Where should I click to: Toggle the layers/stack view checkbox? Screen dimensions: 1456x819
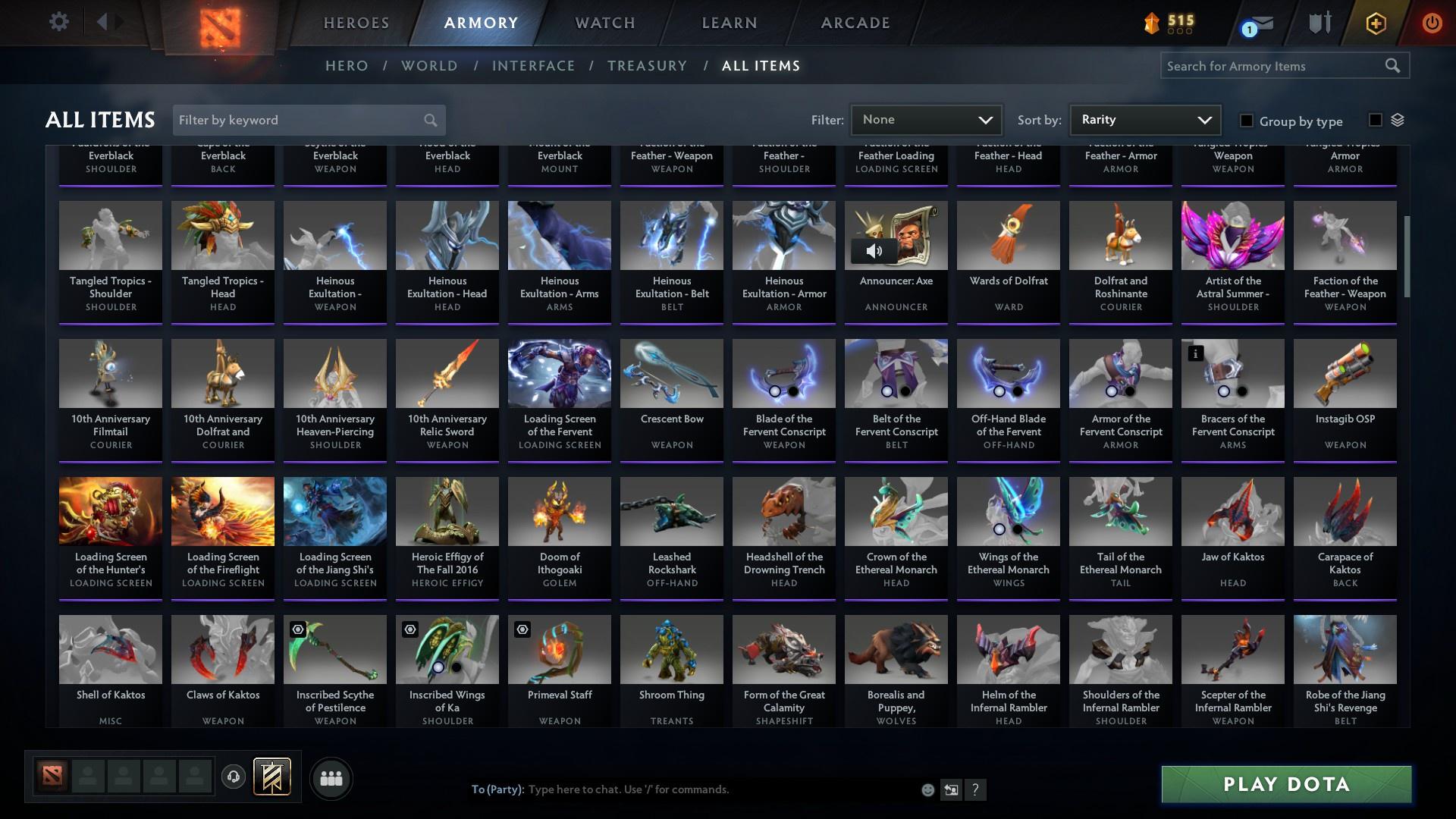[x=1376, y=119]
